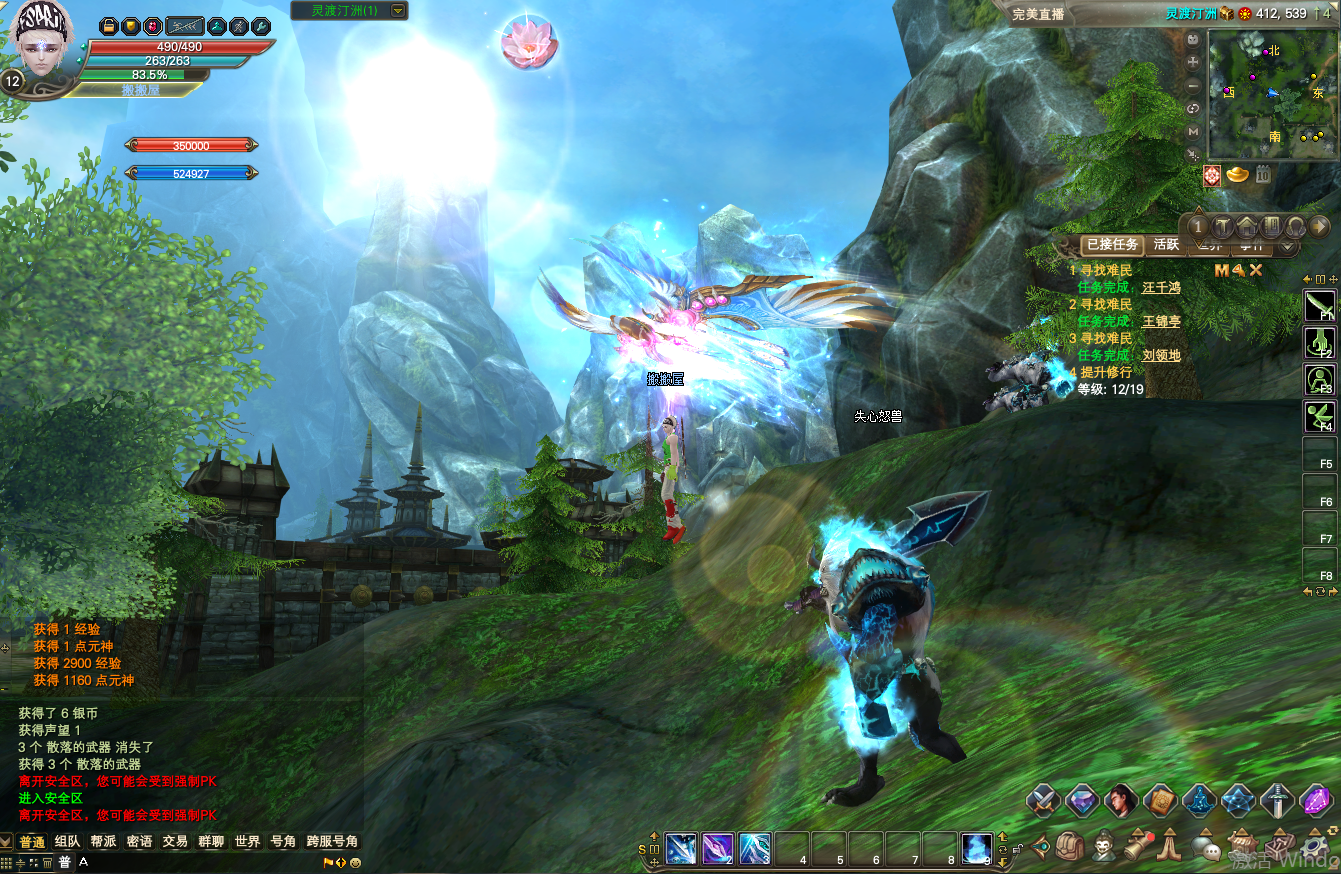Follow quest link to NPC 汪千鸿
The image size is (1341, 874).
coord(1161,287)
